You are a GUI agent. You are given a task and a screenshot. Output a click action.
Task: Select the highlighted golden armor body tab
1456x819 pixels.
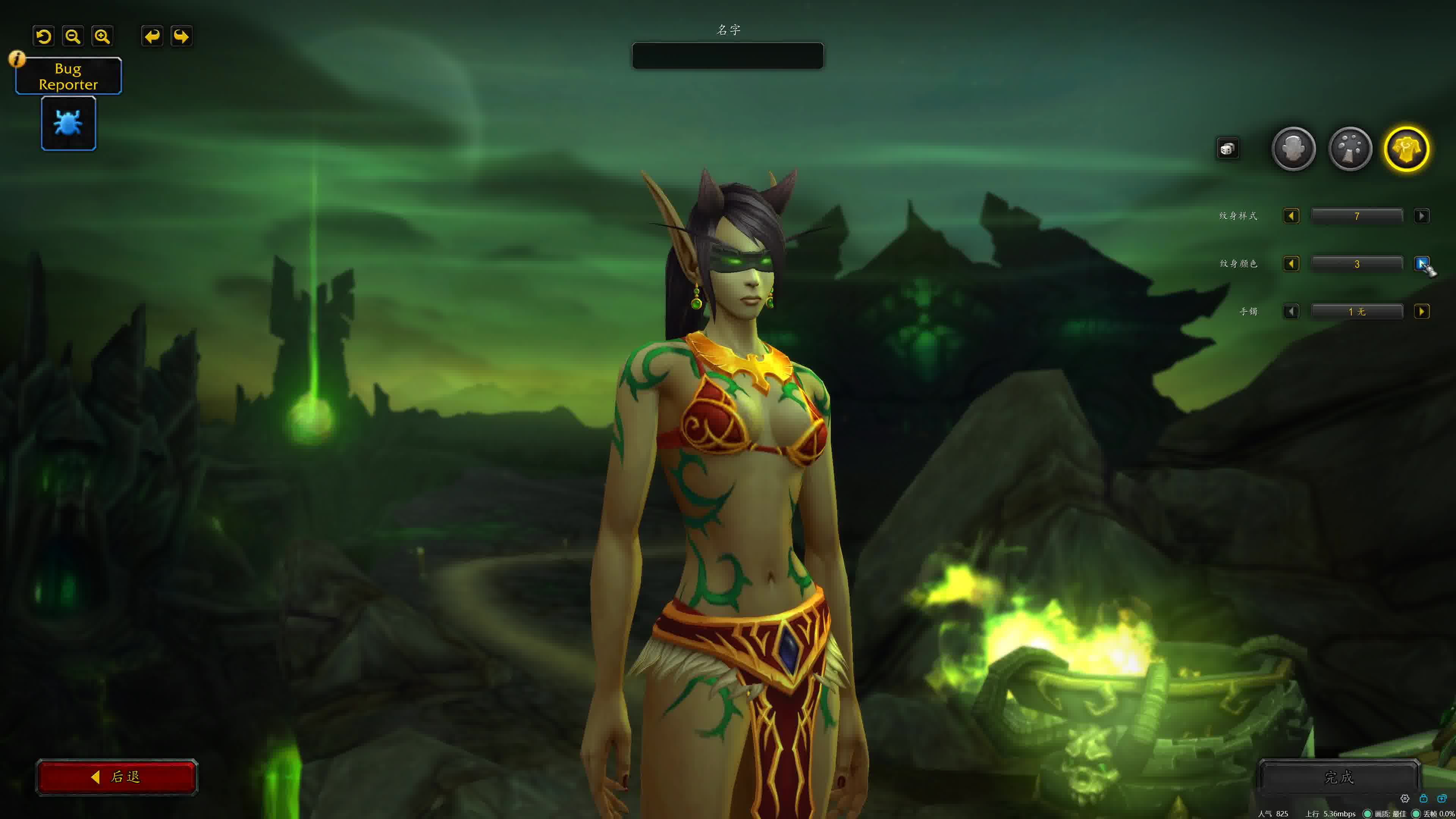[1406, 149]
